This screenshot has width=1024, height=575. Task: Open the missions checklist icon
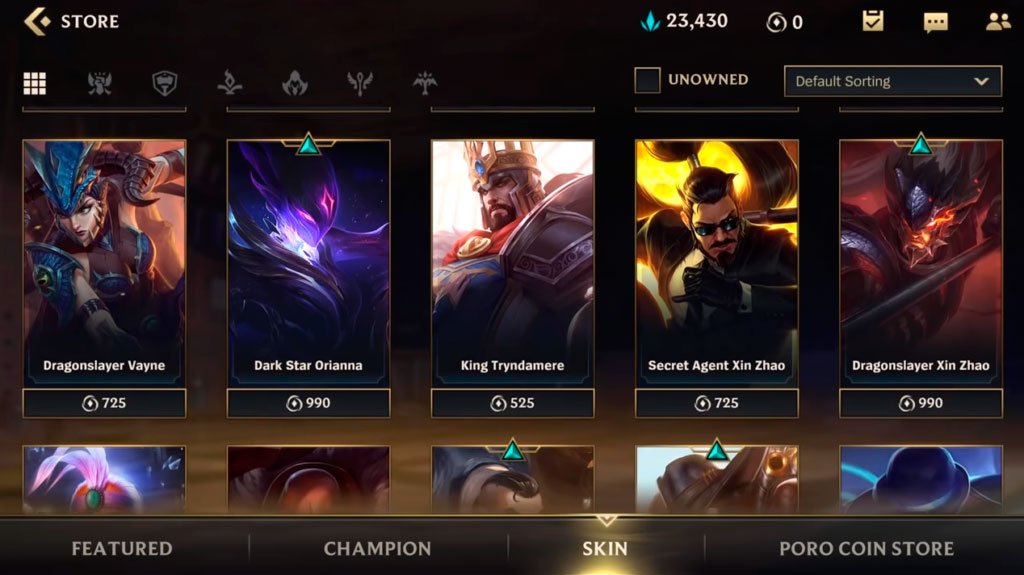[x=873, y=21]
